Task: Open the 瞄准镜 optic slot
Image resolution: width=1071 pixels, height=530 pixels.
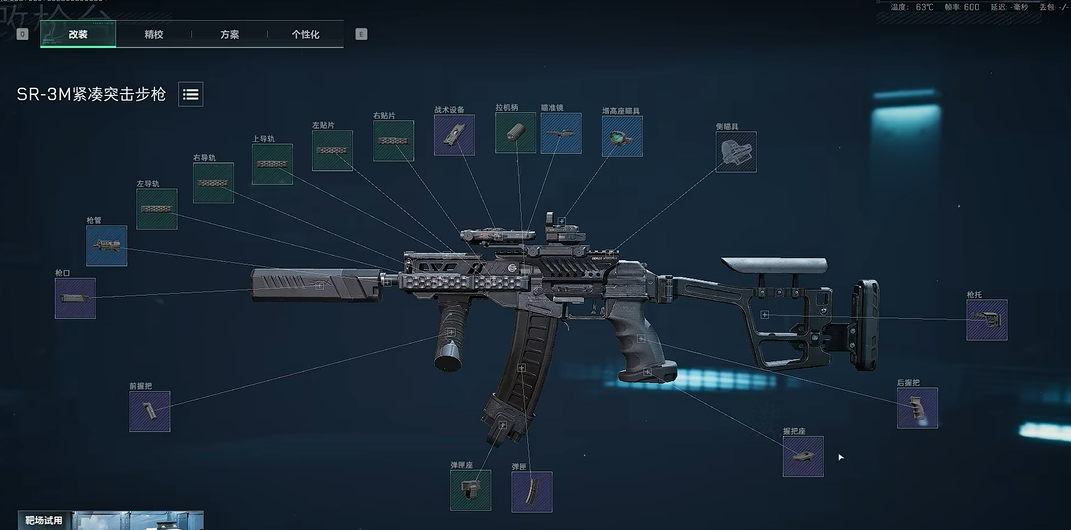Action: (561, 133)
